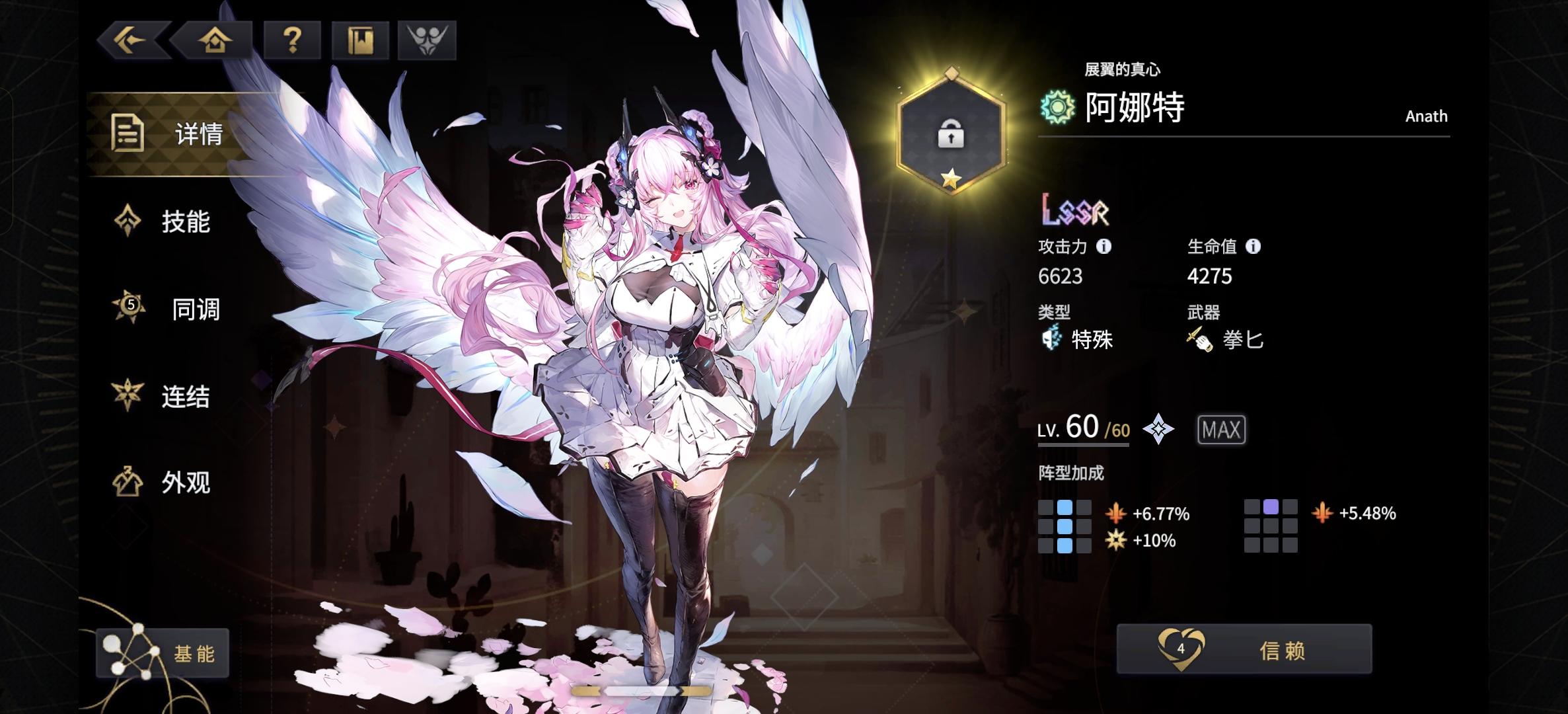Open the home icon in the top bar
Image resolution: width=1568 pixels, height=714 pixels.
tap(216, 40)
